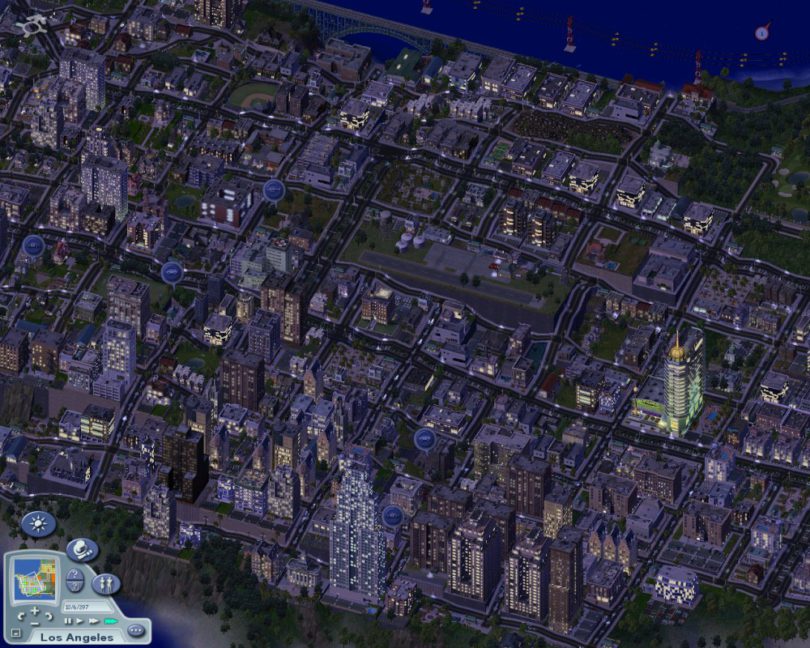Viewport: 810px width, 648px height.
Task: Click the small square panel toggle icon
Action: click(15, 632)
